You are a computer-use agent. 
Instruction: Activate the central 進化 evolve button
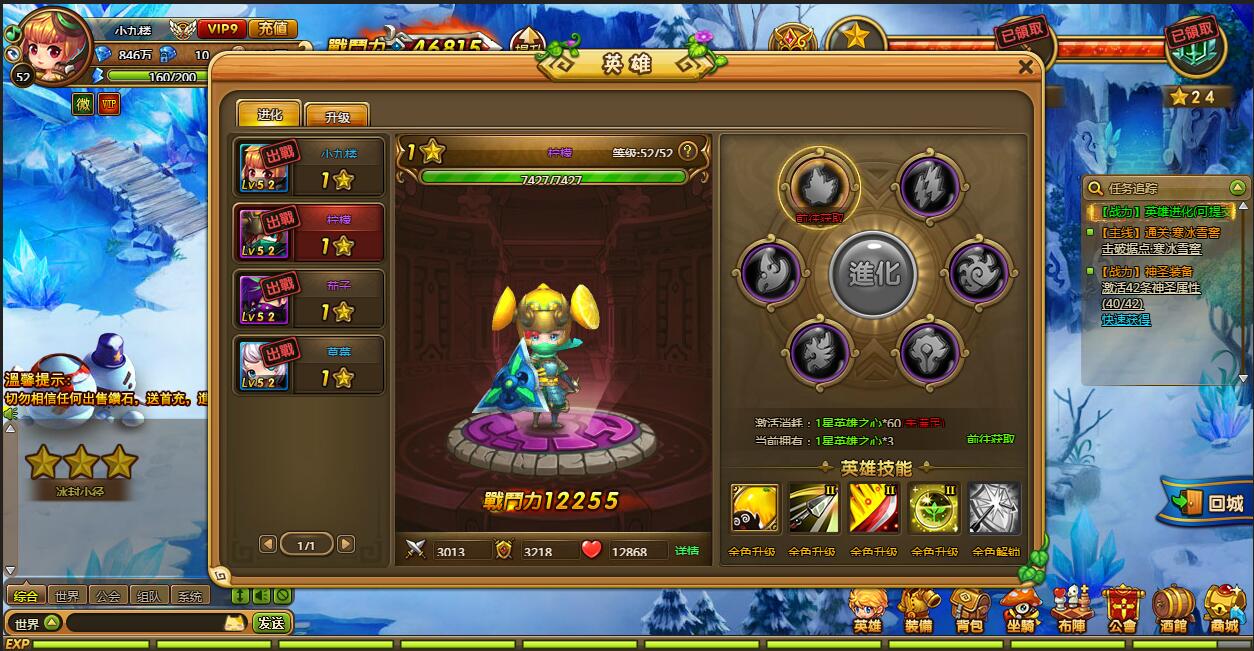[x=873, y=273]
